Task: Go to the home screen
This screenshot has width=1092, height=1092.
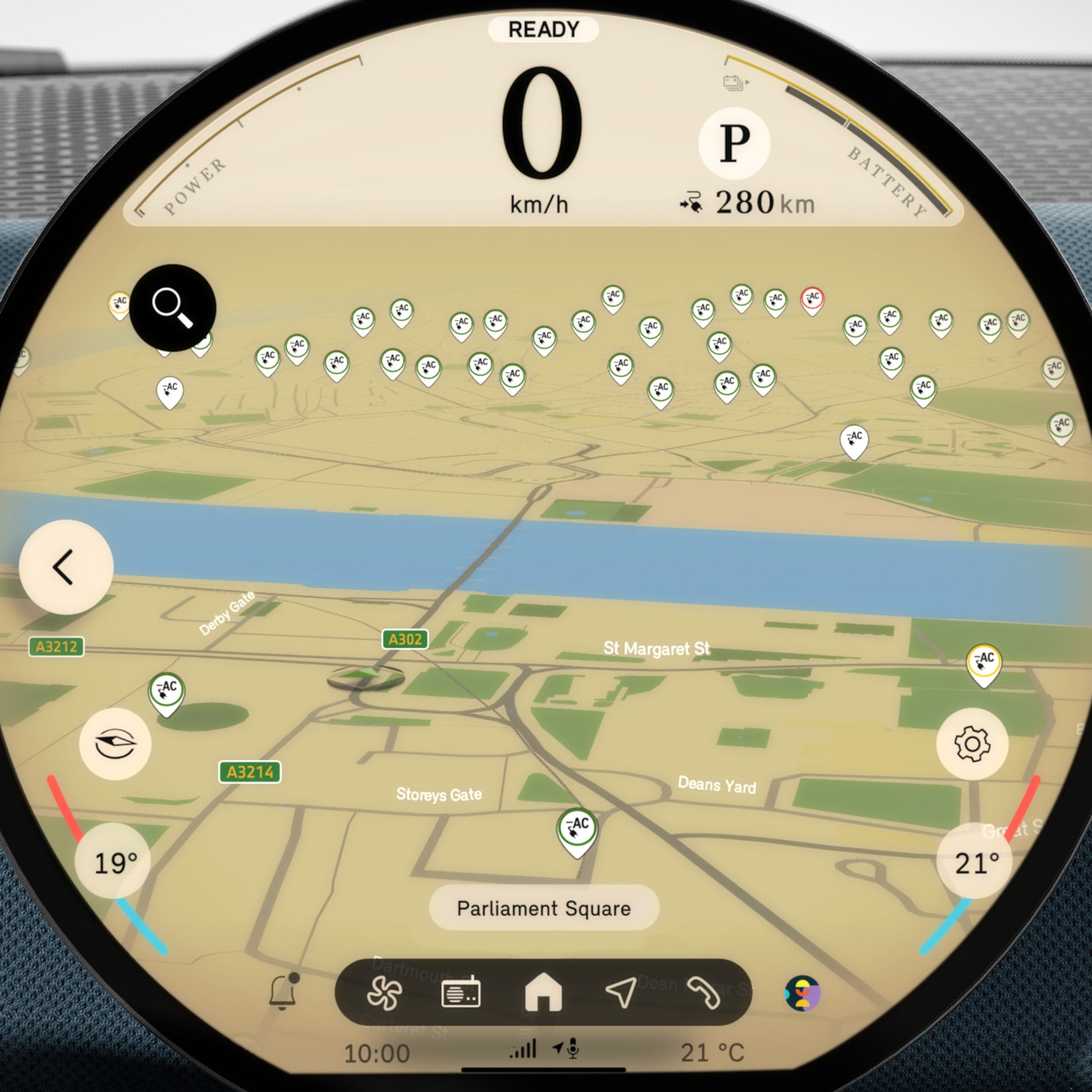Action: pos(543,992)
